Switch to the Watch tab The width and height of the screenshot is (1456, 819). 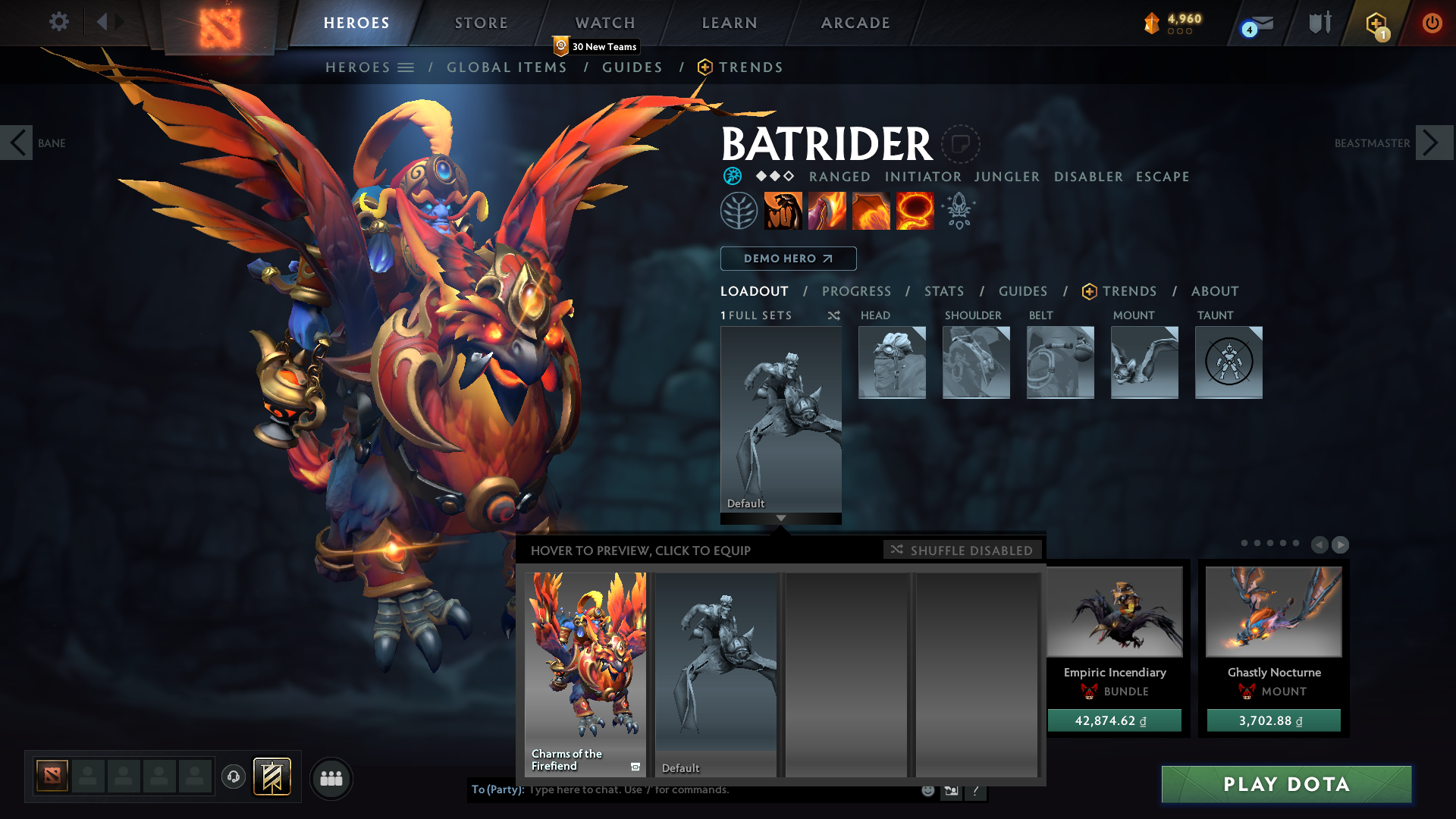(x=604, y=22)
